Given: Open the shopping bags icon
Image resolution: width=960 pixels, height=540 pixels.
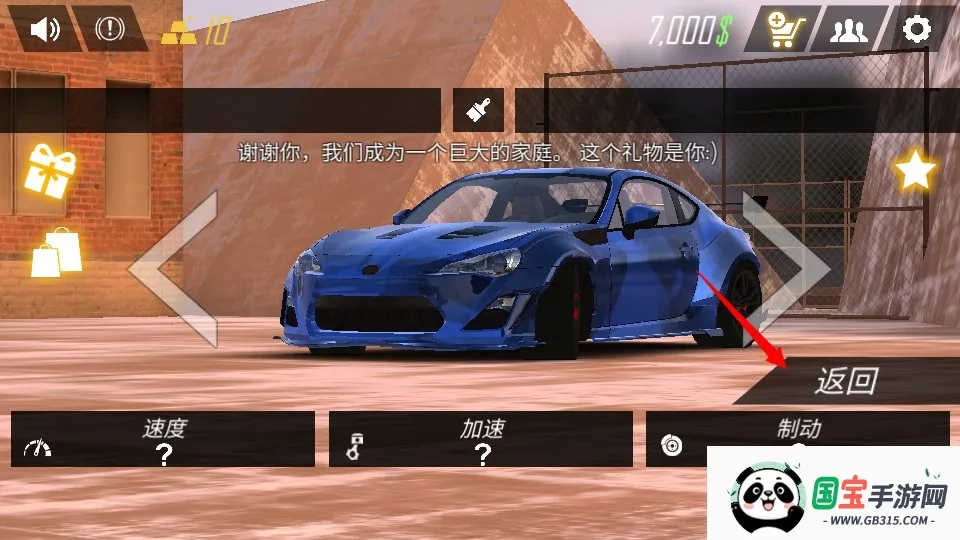Looking at the screenshot, I should (56, 252).
